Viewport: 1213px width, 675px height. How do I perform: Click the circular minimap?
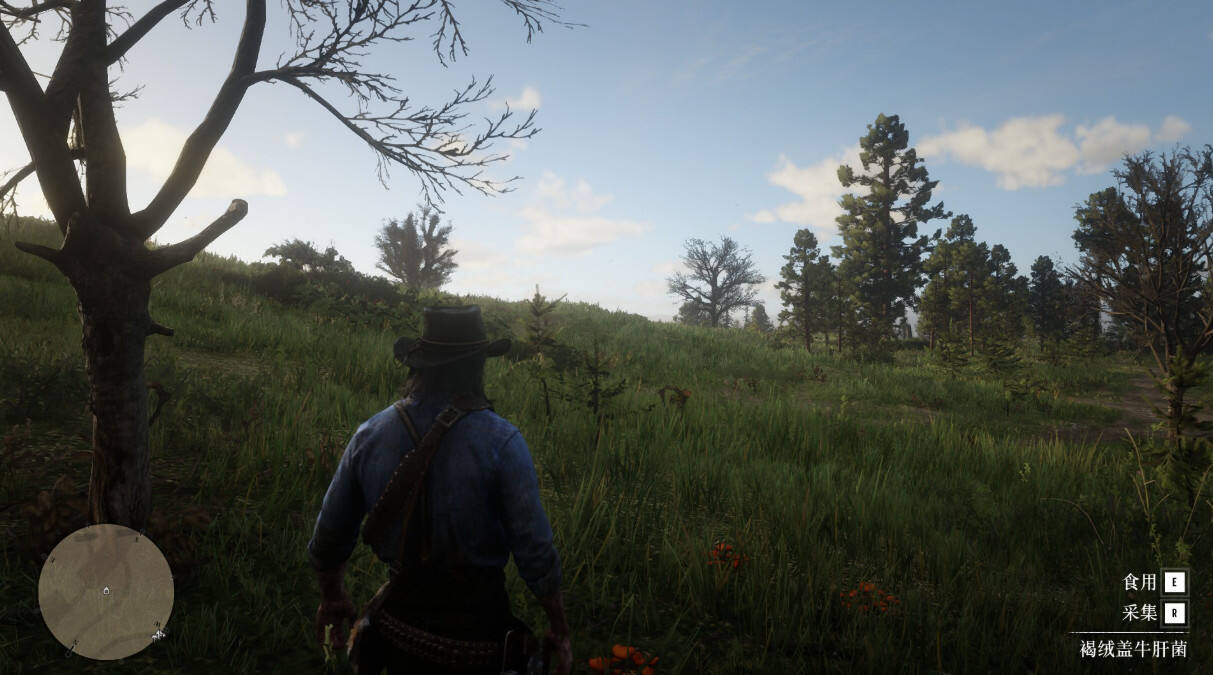point(106,592)
